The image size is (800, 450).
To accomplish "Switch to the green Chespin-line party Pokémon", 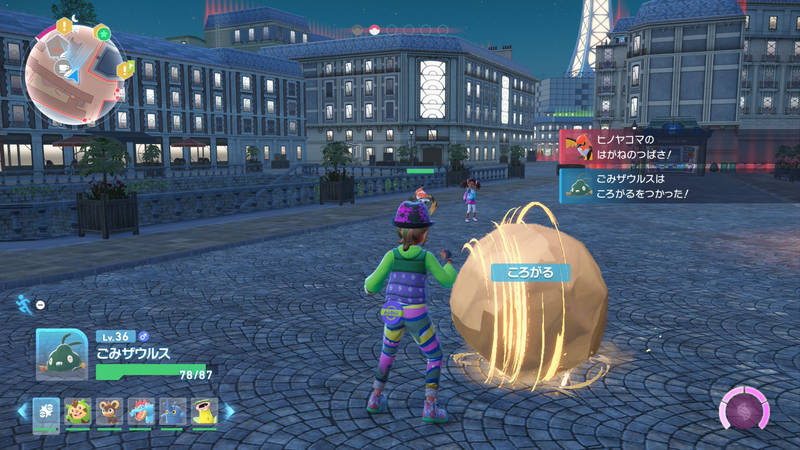I will click(76, 412).
